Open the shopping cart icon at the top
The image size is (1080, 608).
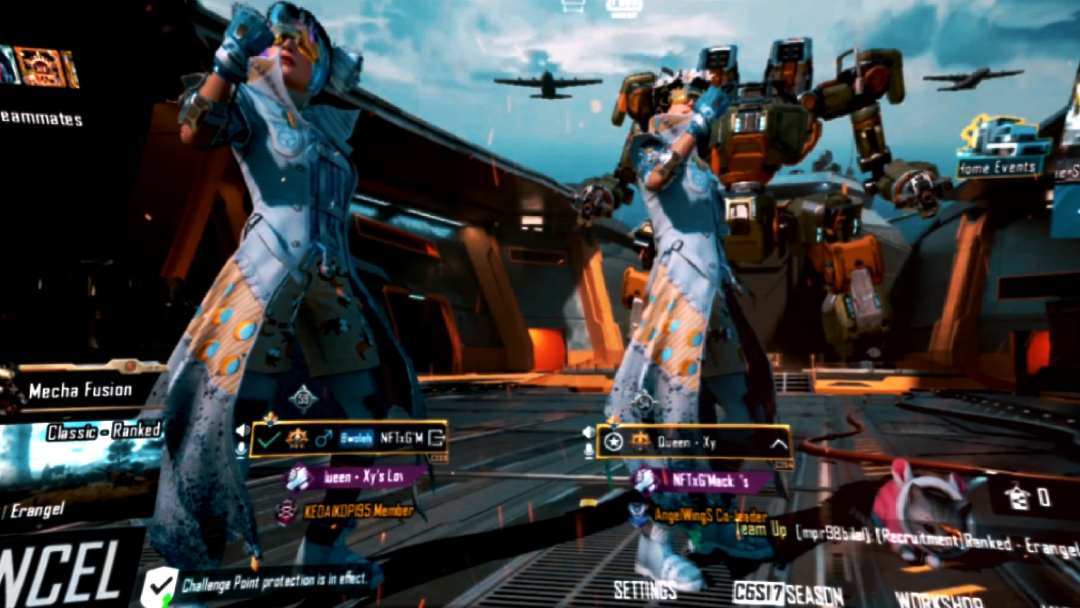point(572,6)
